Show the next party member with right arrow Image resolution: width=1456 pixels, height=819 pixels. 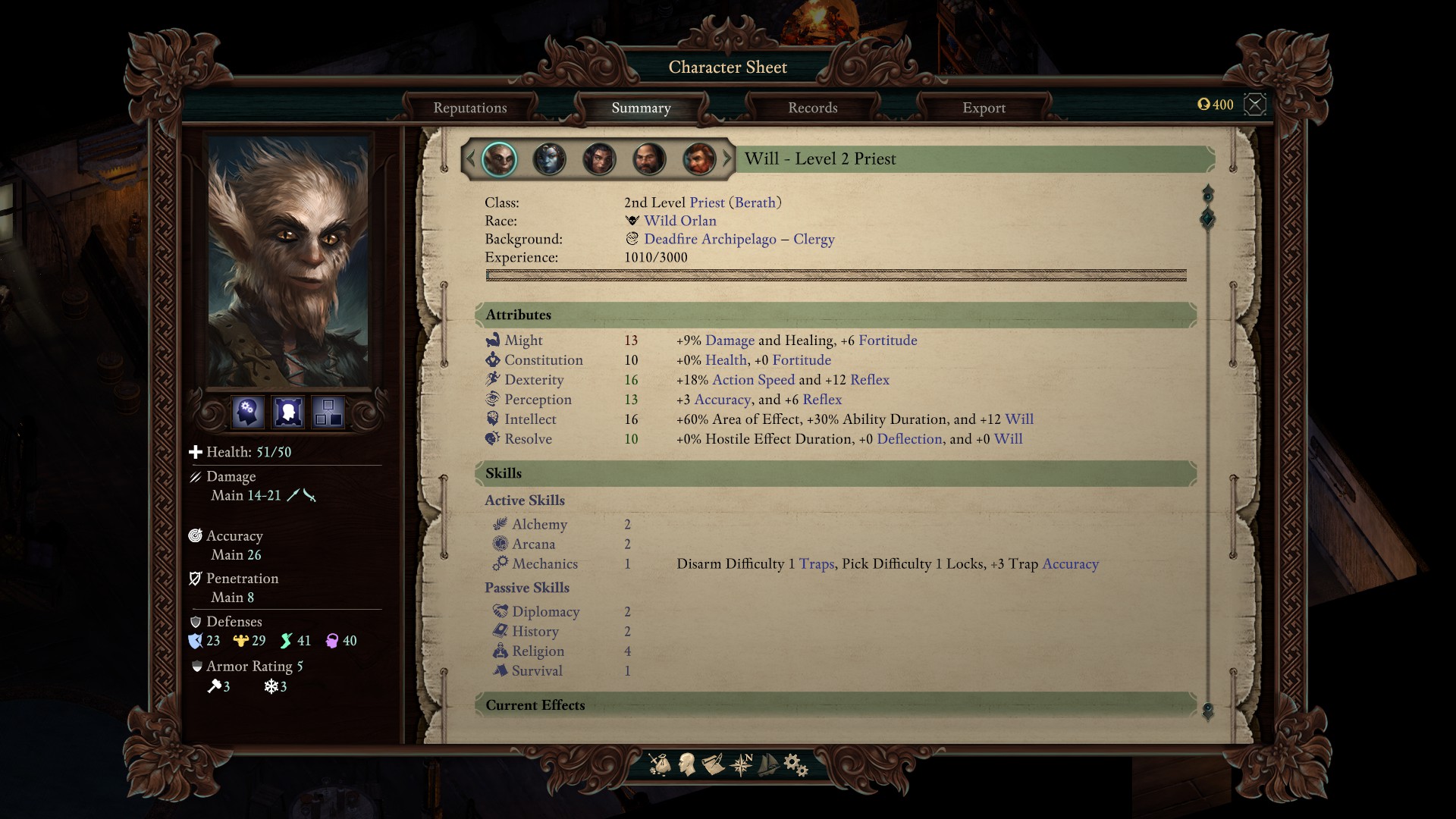point(727,158)
